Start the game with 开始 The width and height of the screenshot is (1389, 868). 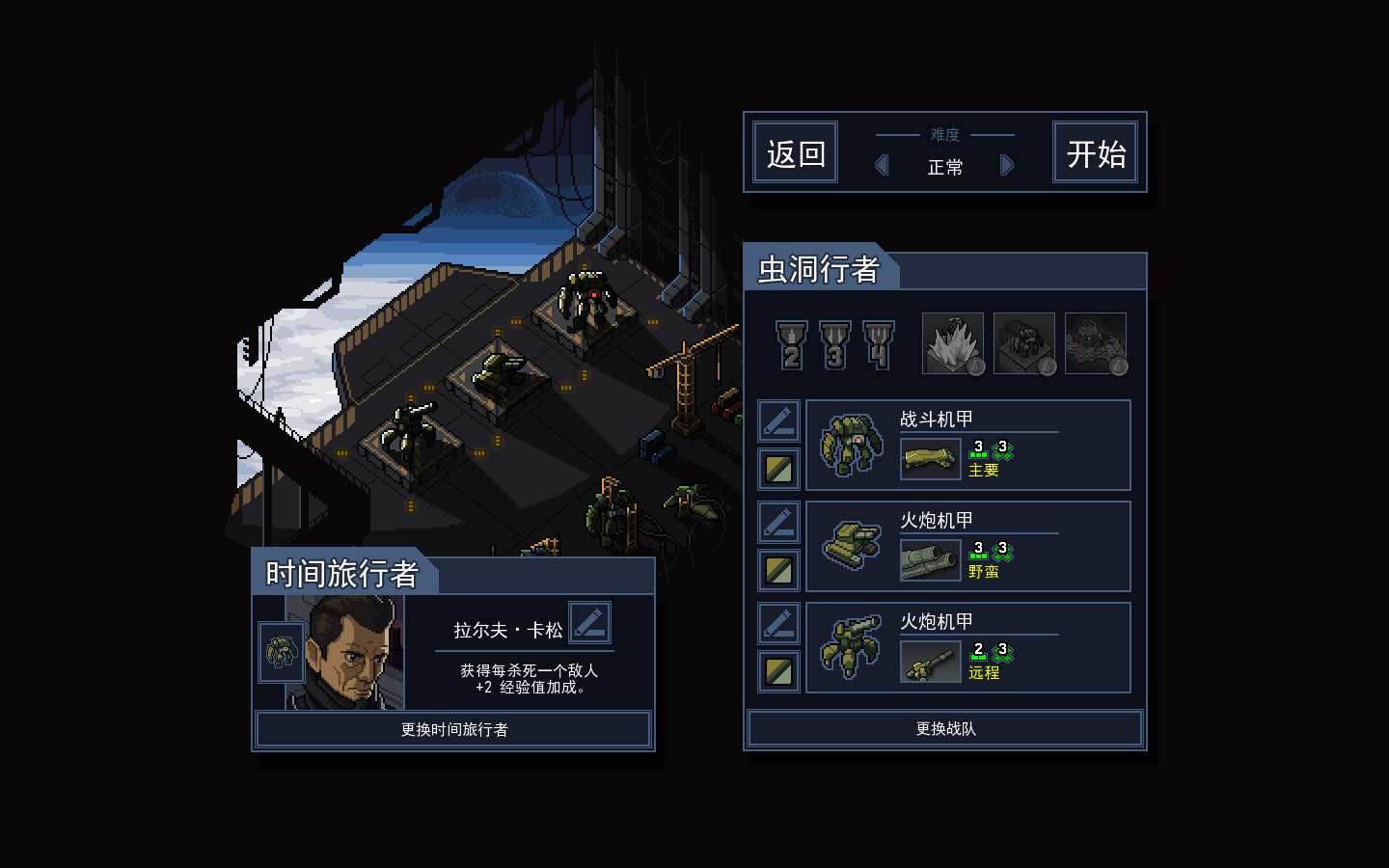click(x=1095, y=152)
